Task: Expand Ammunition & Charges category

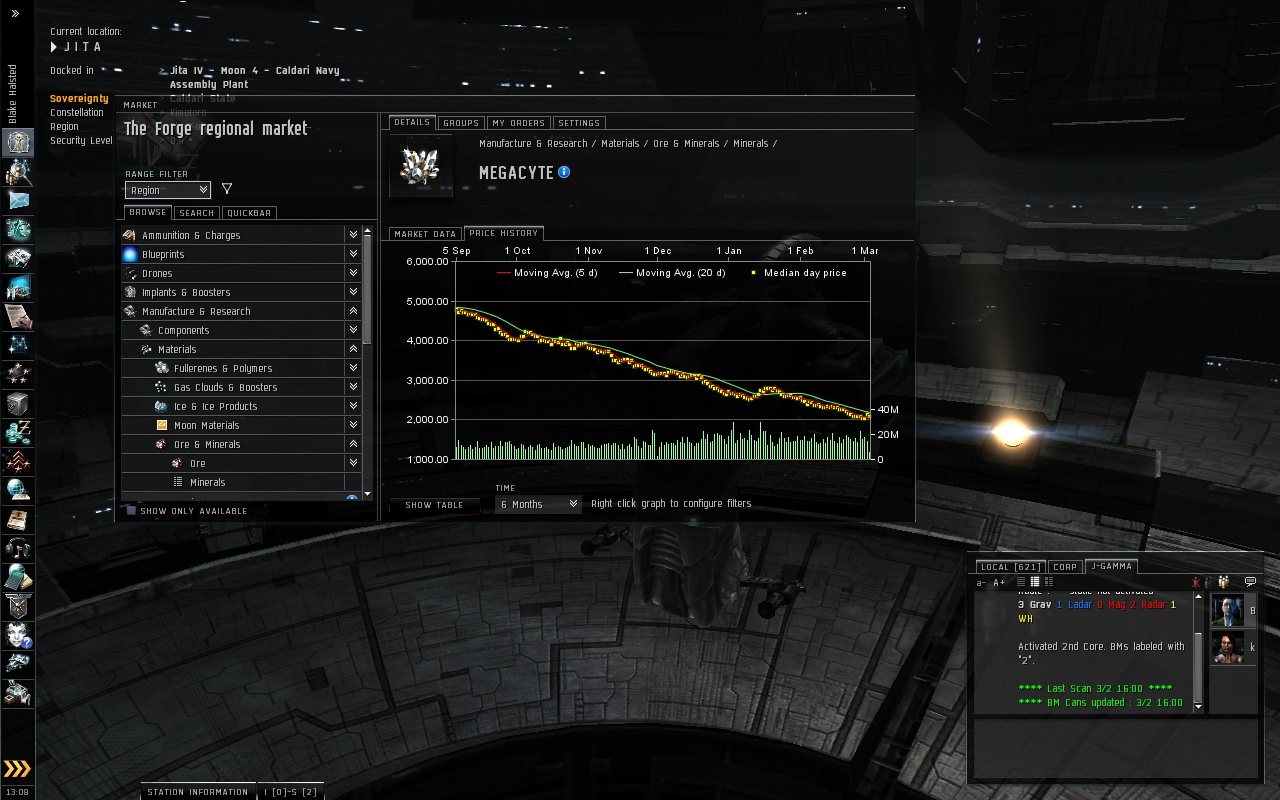Action: point(191,236)
